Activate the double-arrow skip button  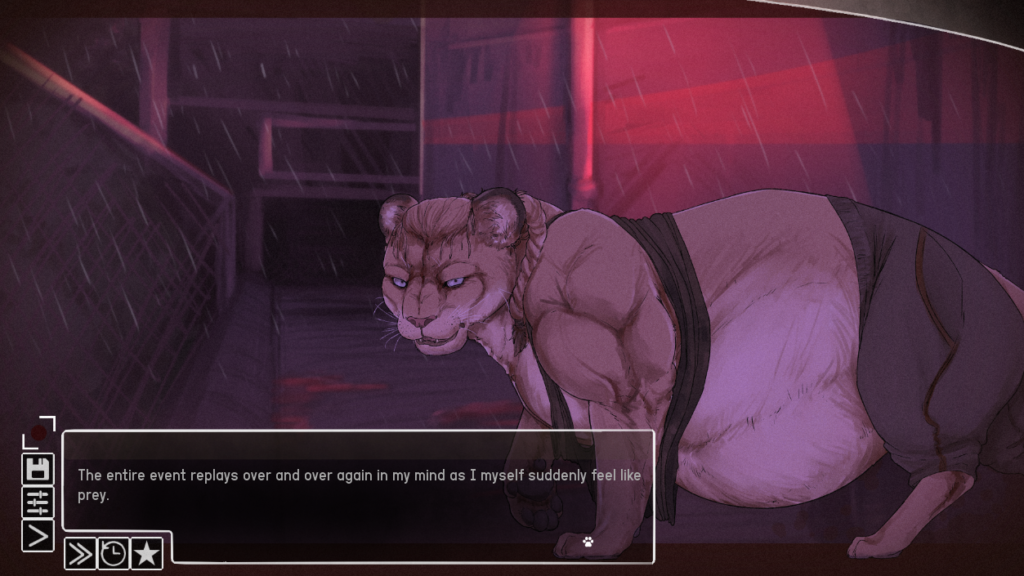click(x=80, y=553)
